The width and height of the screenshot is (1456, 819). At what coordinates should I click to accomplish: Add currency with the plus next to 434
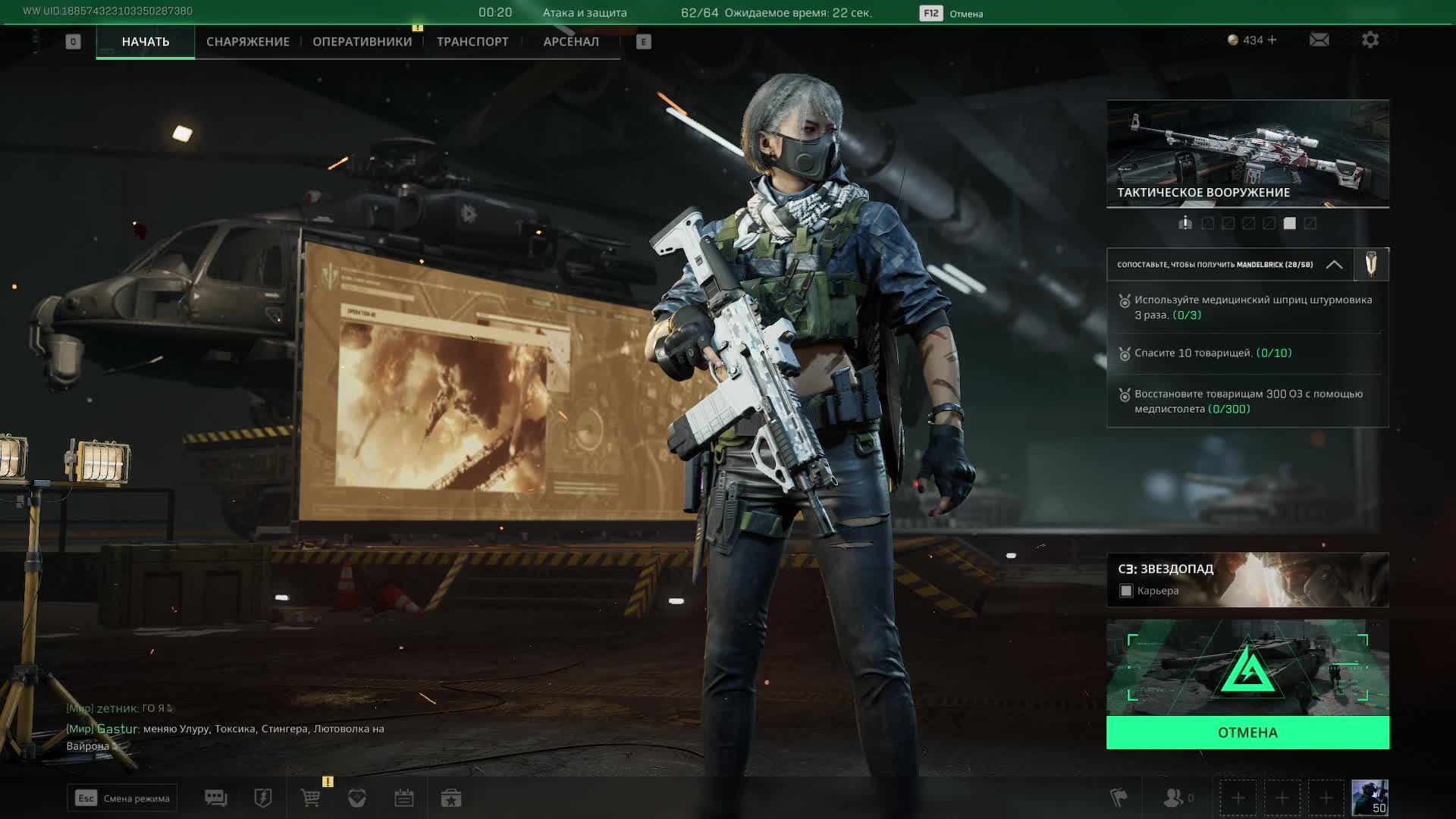tap(1272, 40)
